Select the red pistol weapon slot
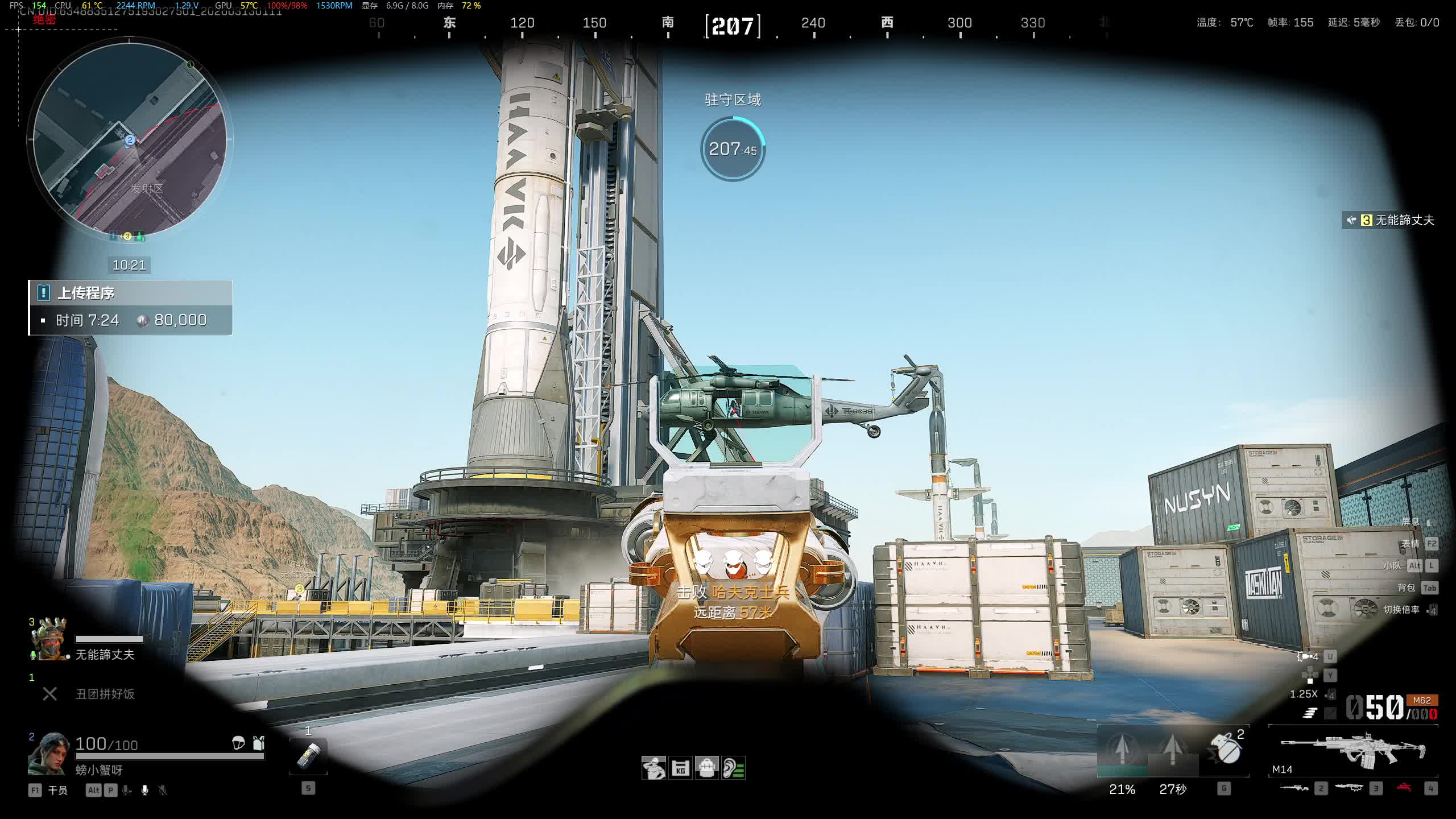The height and width of the screenshot is (819, 1456). click(1404, 788)
